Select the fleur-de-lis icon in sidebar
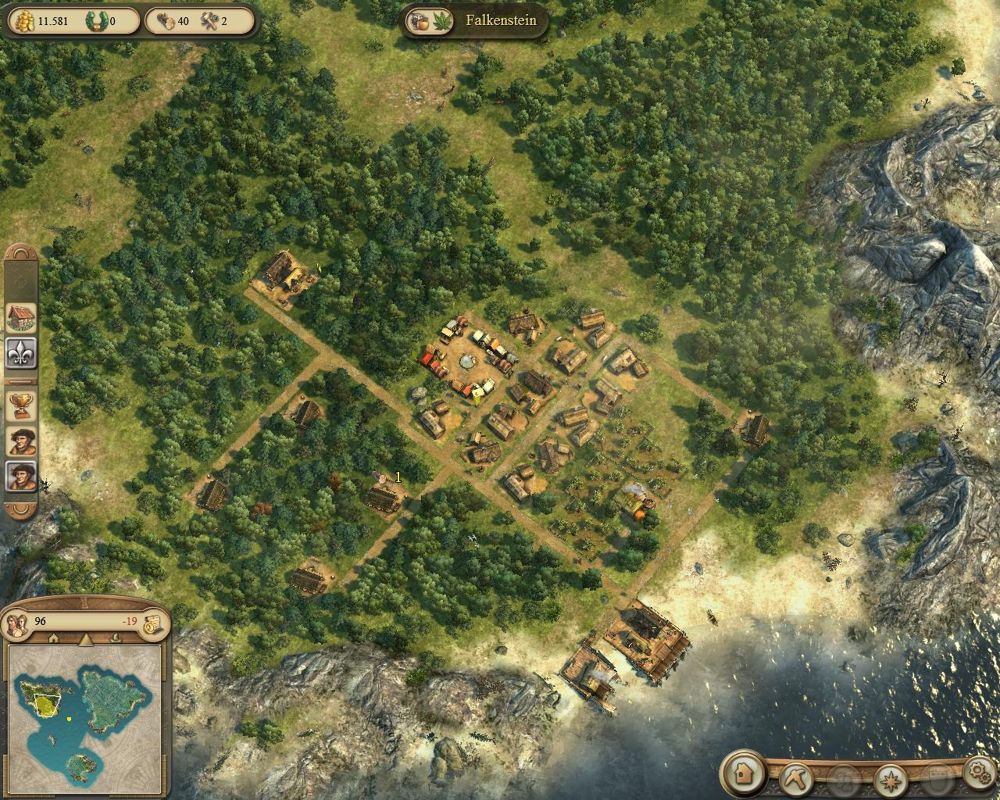Screen dimensions: 1000x800 [x=21, y=353]
